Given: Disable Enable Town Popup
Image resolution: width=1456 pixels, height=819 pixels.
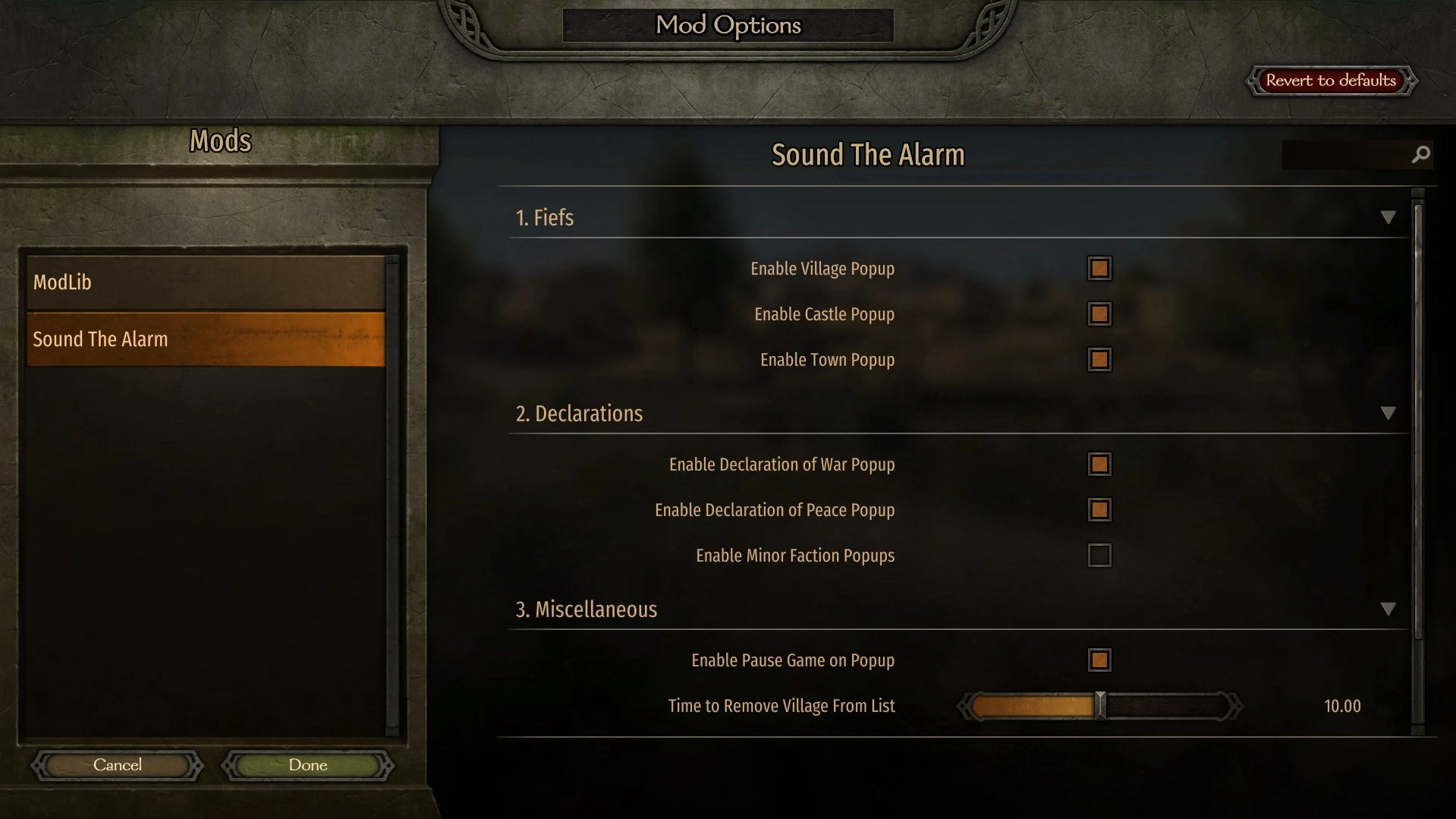Looking at the screenshot, I should [x=1099, y=359].
